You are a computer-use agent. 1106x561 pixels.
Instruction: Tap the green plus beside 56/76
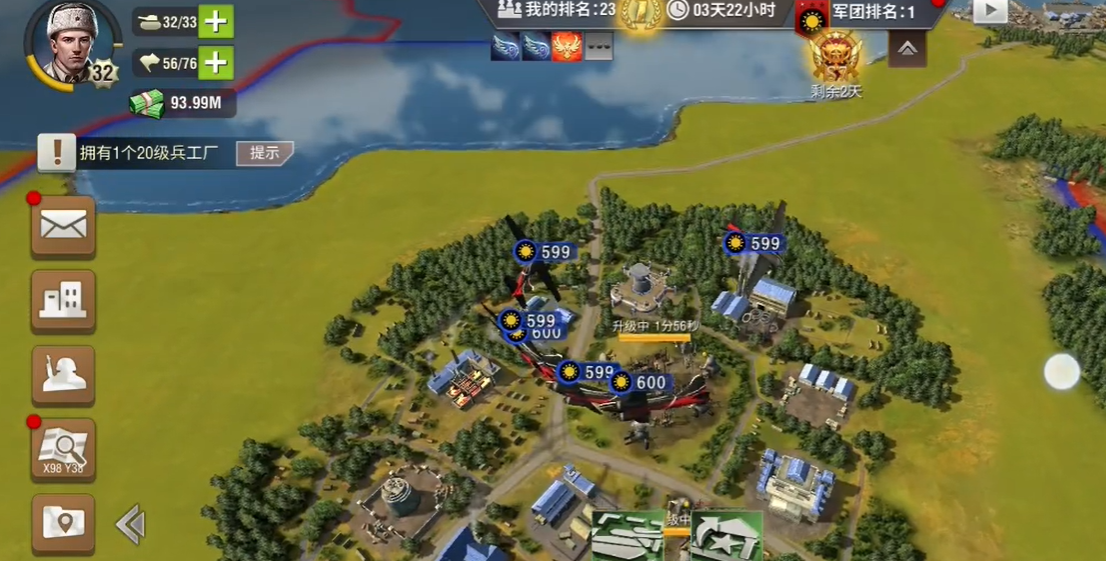[215, 63]
